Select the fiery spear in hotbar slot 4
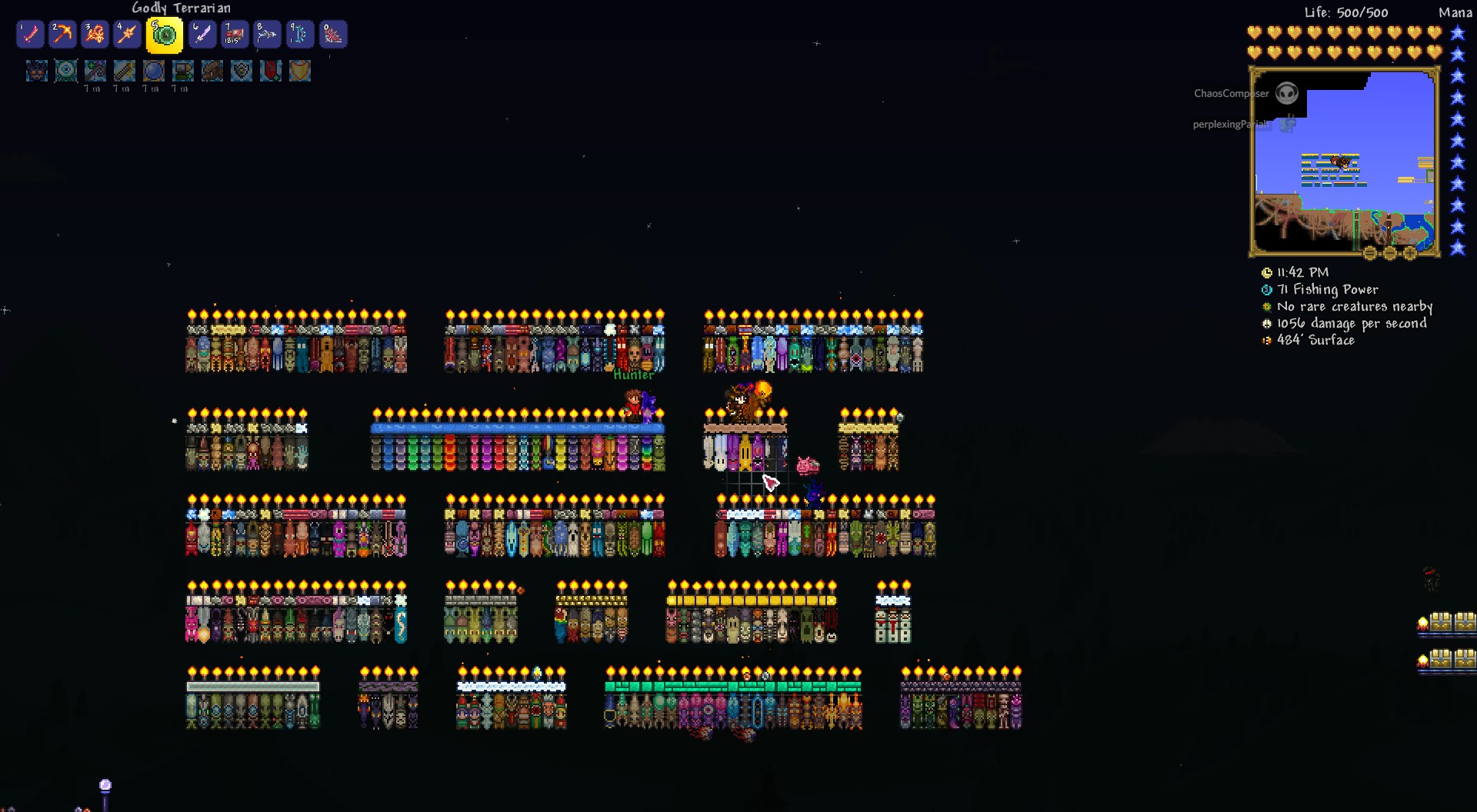 click(127, 34)
